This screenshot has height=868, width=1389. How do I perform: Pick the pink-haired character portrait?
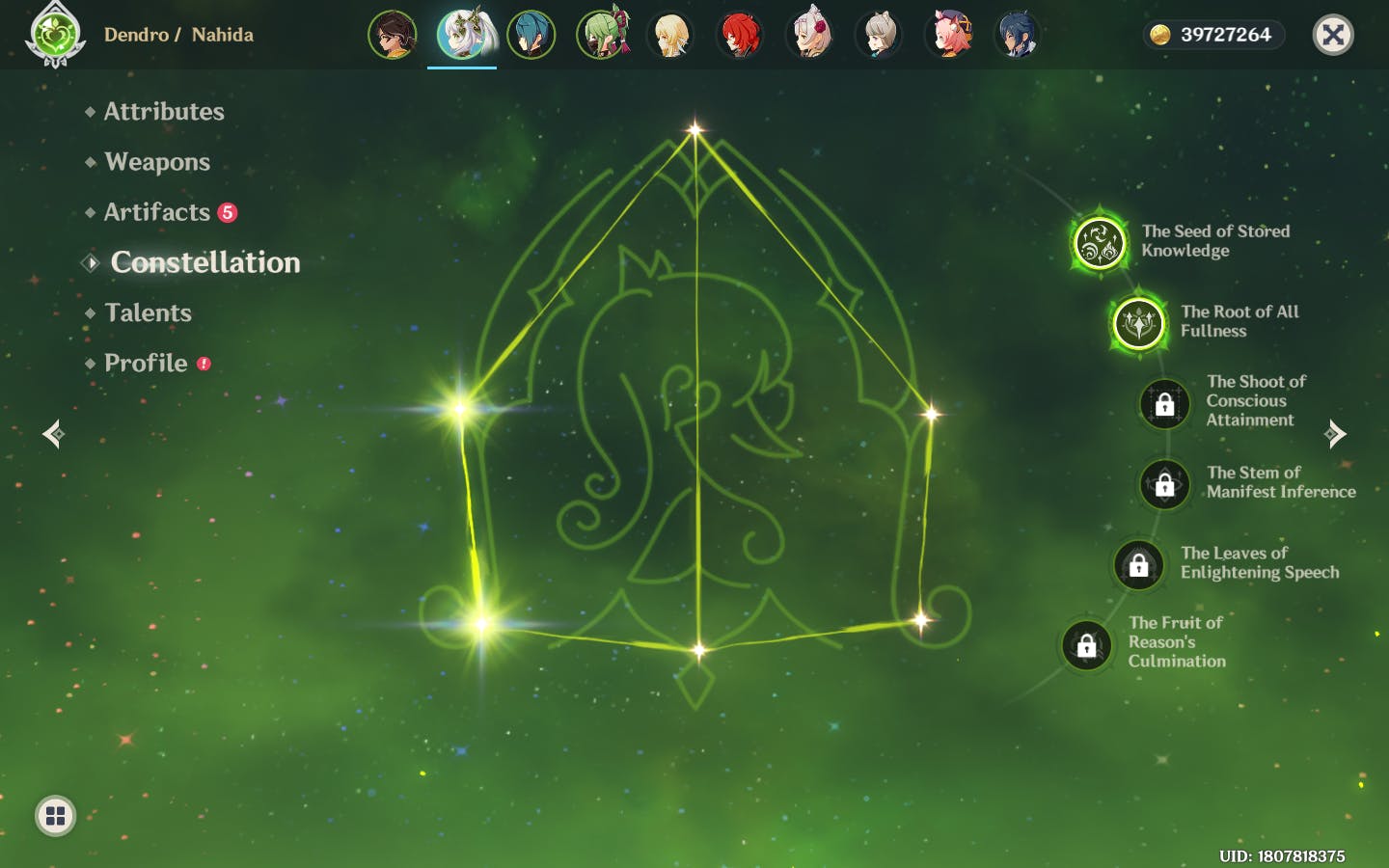pyautogui.click(x=948, y=36)
